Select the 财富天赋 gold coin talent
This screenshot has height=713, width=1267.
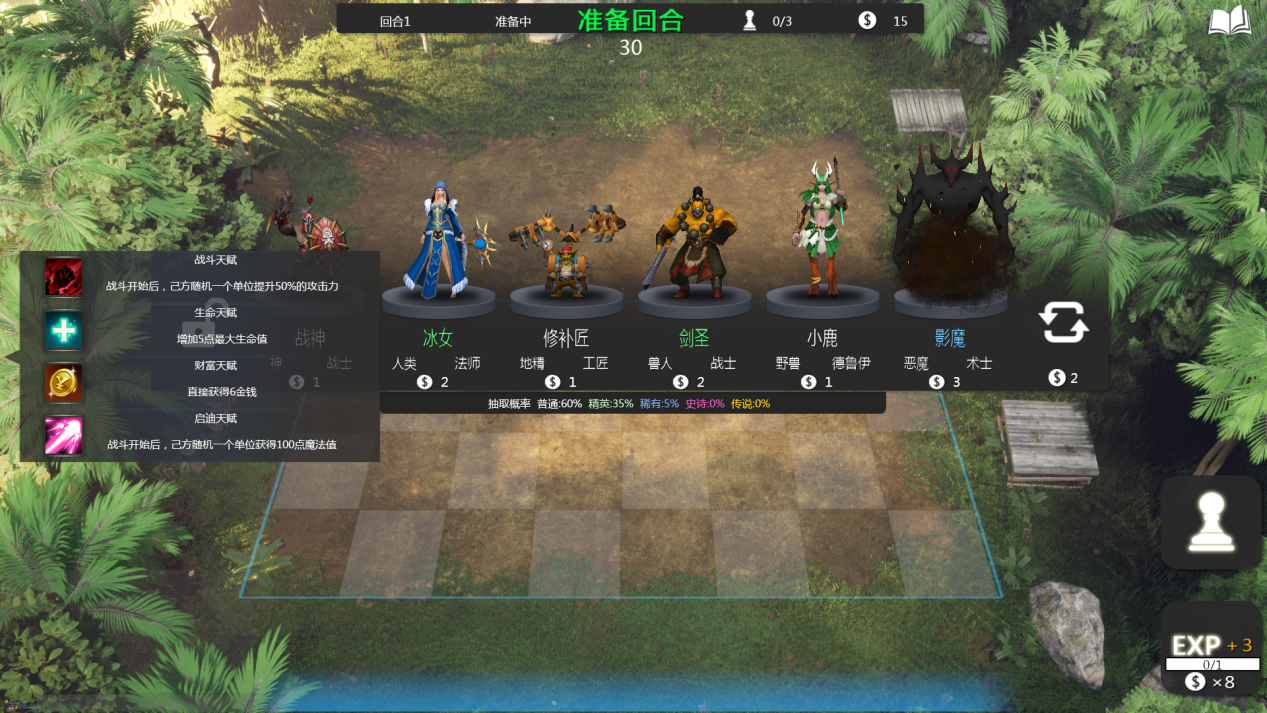click(x=64, y=383)
